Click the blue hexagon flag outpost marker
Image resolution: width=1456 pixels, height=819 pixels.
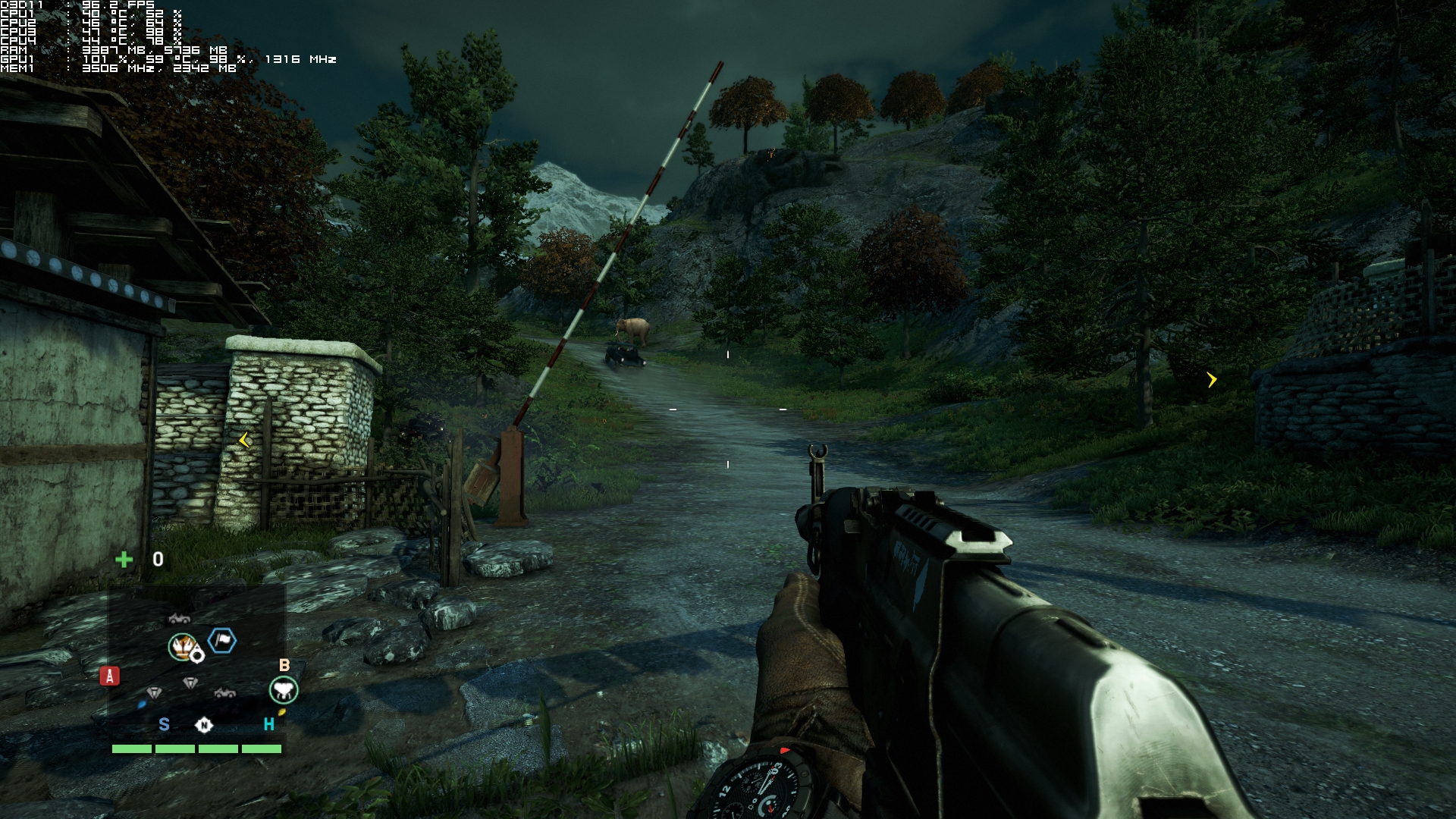click(221, 641)
